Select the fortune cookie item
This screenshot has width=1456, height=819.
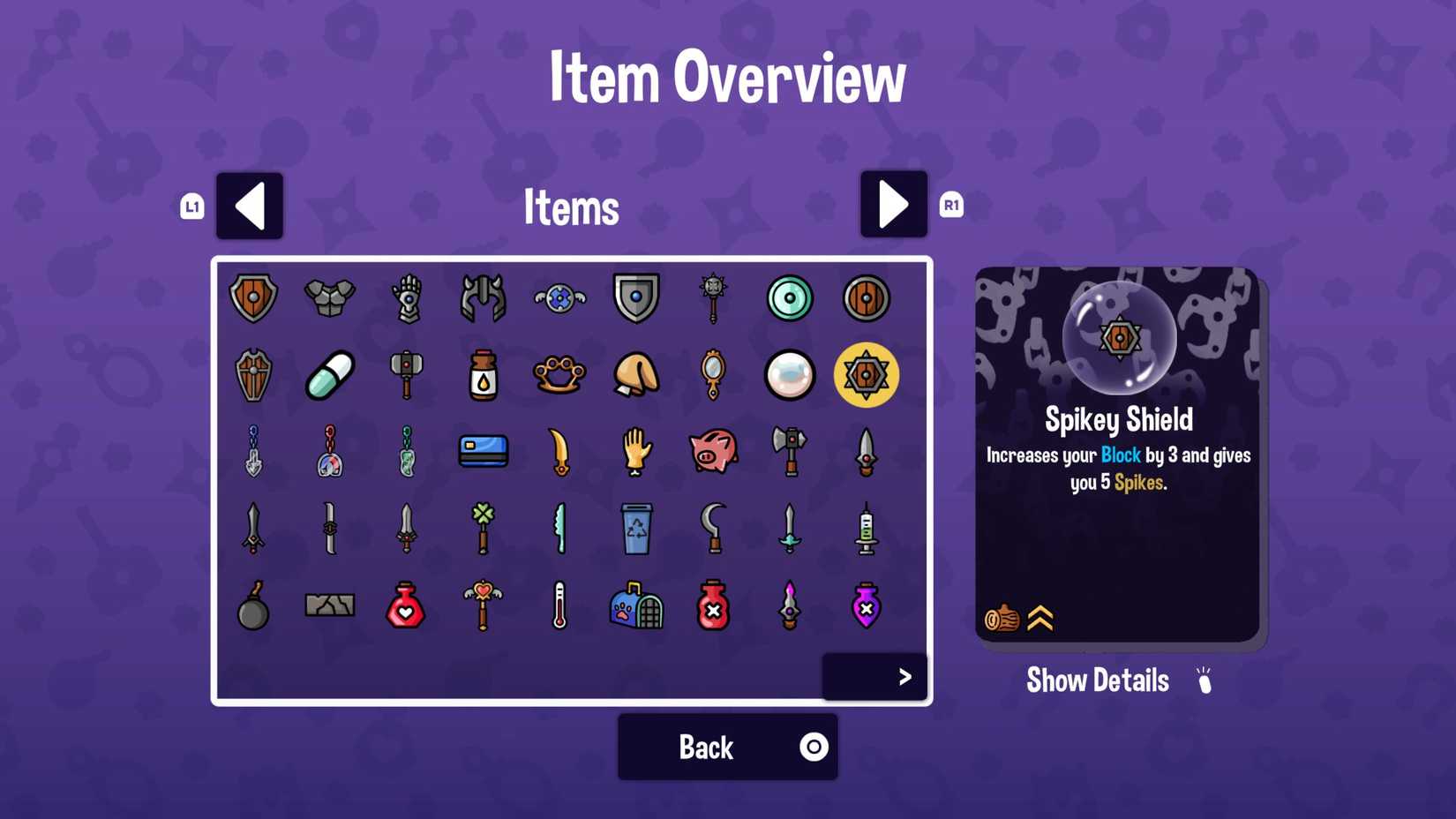(x=636, y=374)
